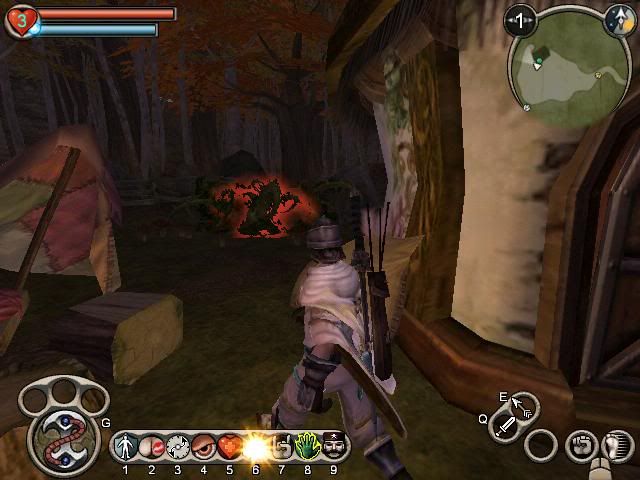Choose the red and white ball icon
This screenshot has height=480, width=640.
tap(152, 445)
